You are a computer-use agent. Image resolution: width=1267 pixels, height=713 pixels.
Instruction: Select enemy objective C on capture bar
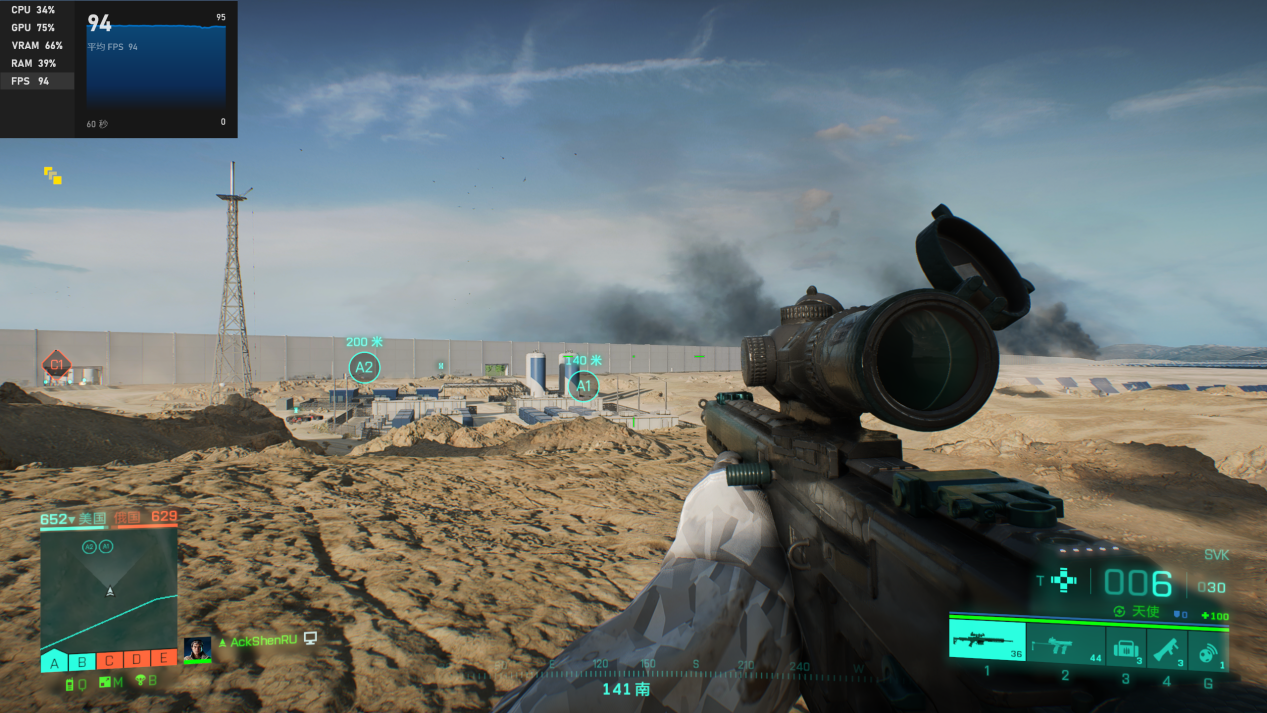(110, 660)
